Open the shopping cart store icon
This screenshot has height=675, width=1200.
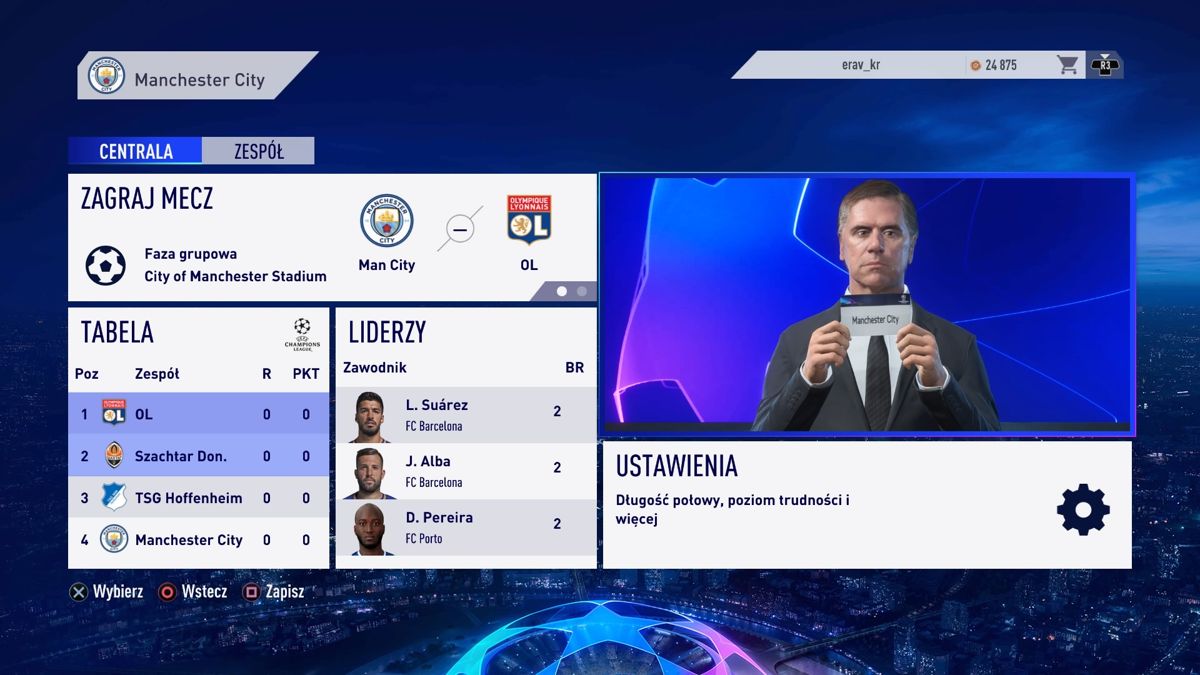[1068, 65]
